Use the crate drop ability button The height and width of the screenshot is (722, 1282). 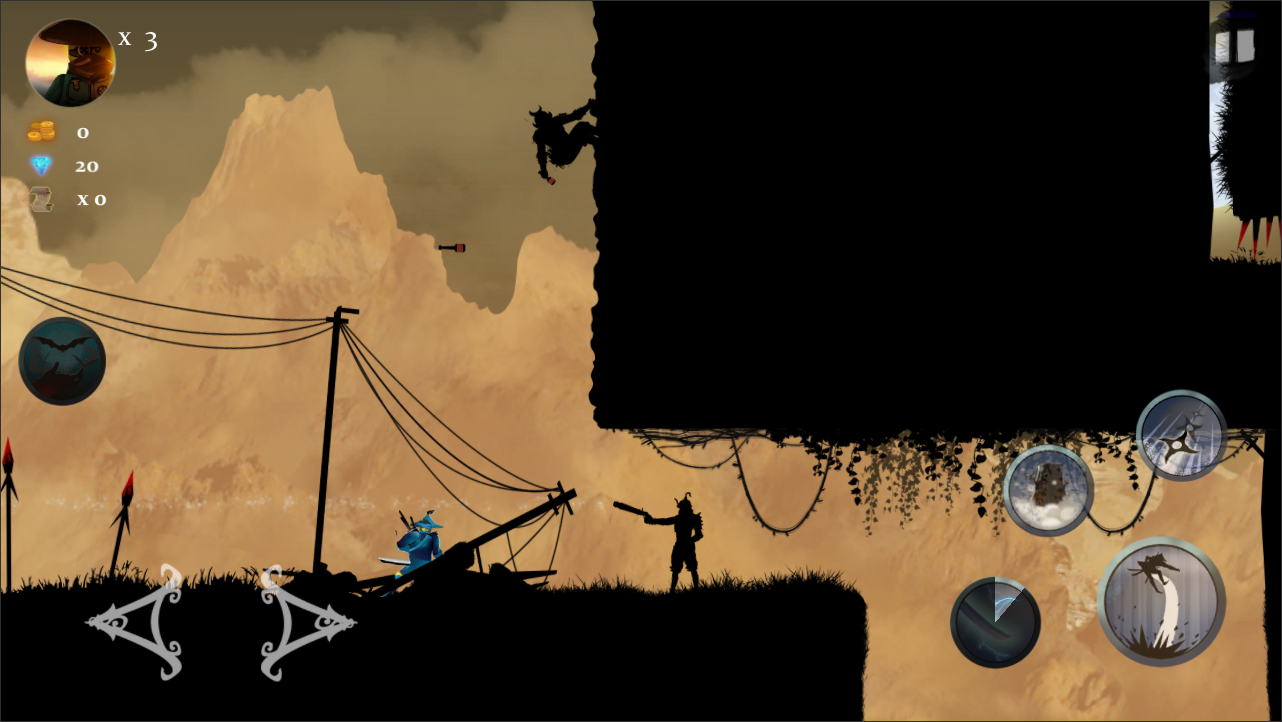1048,491
